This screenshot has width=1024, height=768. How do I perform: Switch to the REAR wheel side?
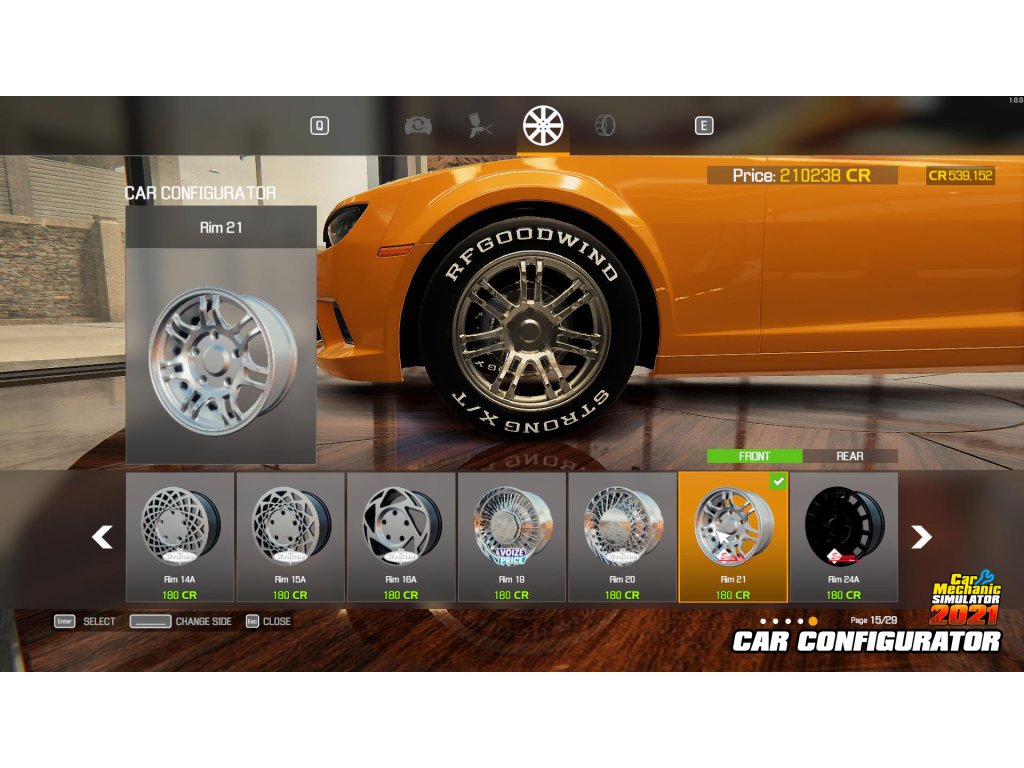[x=850, y=456]
